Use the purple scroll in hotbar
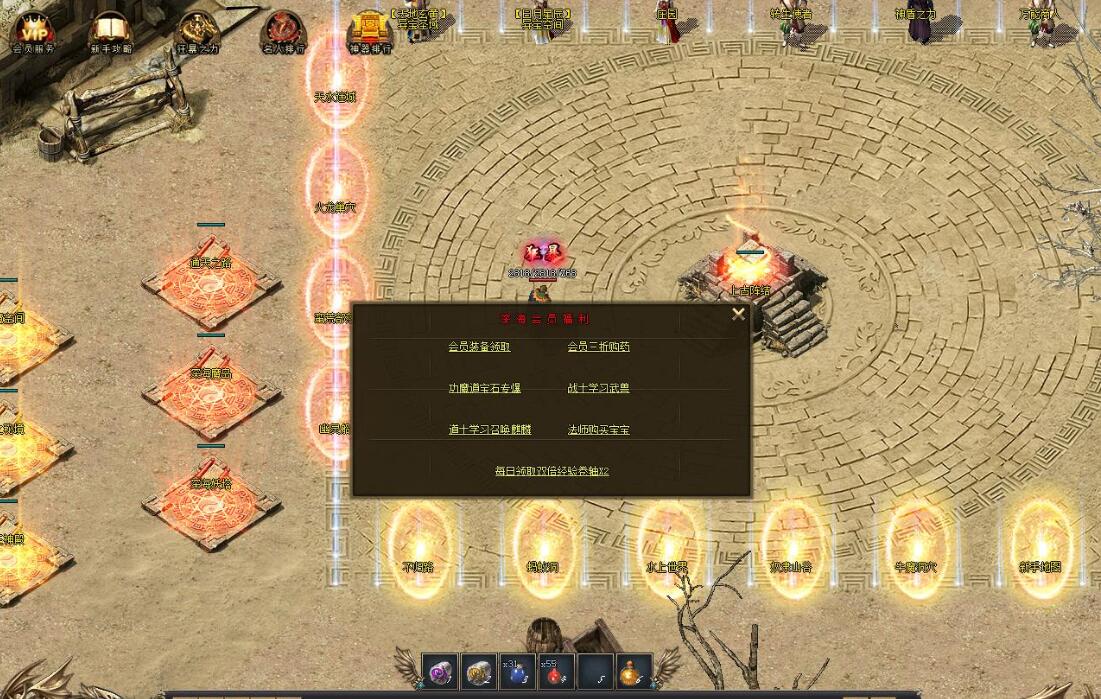This screenshot has width=1101, height=699. [440, 671]
